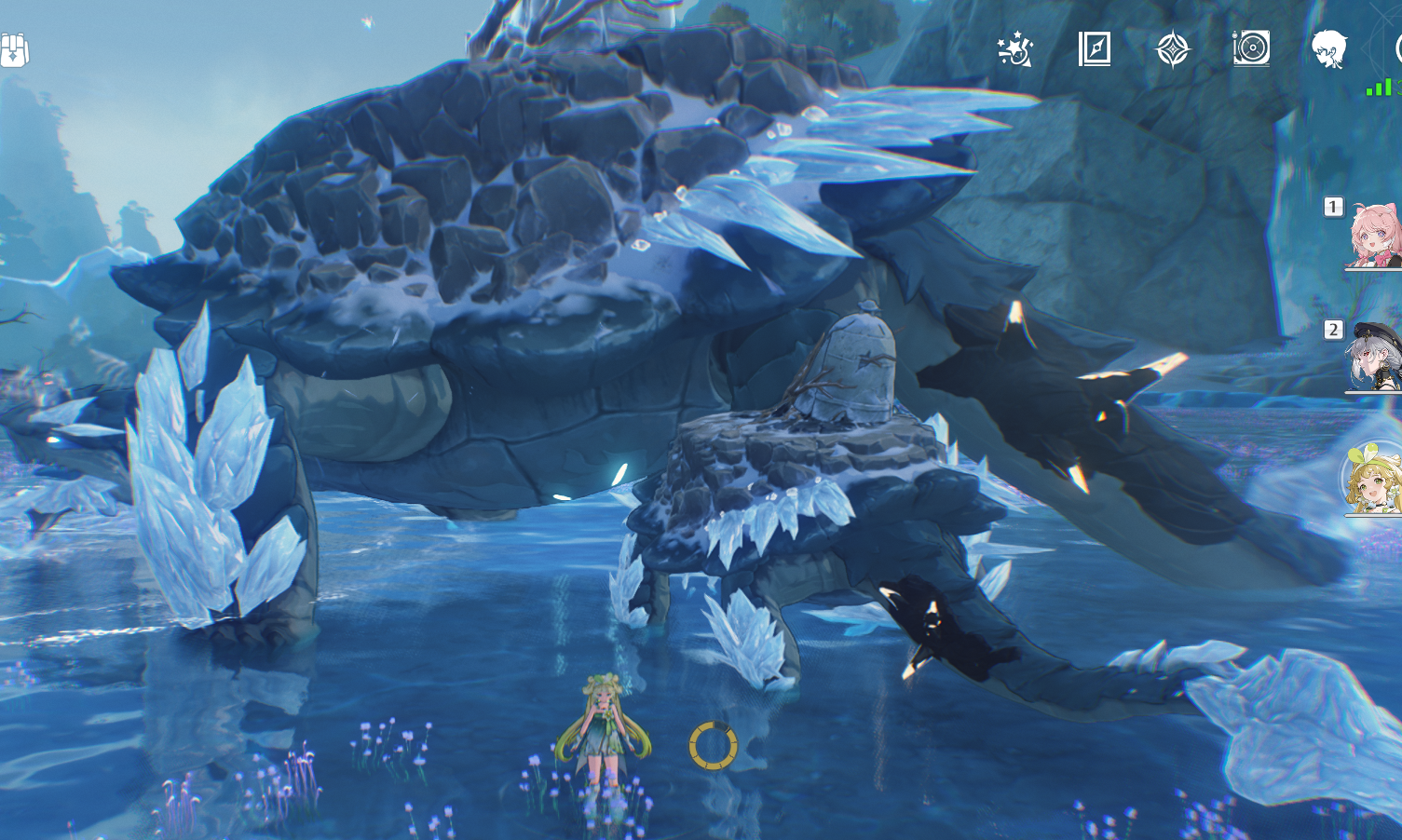Click the four-pointed star emblem icon
Screen dimensions: 1402x840
click(x=1173, y=49)
